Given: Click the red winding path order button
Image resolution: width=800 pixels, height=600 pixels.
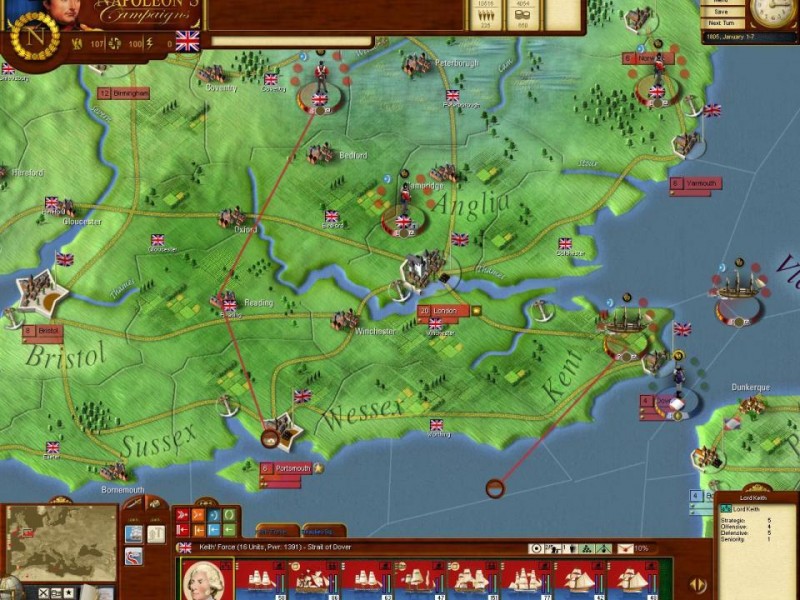Looking at the screenshot, I should (x=133, y=555).
